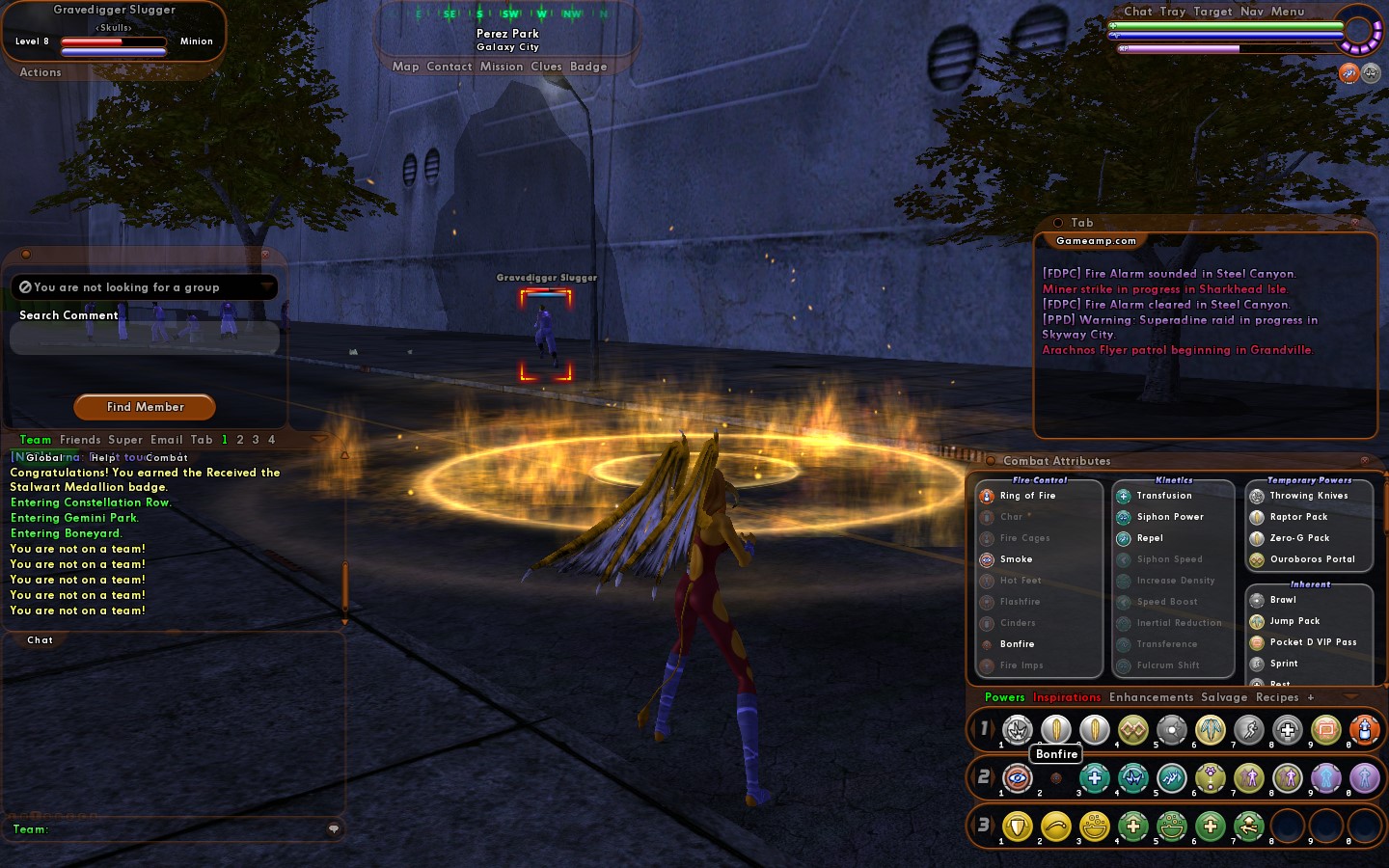Open the Inspirations tab

coord(1066,697)
